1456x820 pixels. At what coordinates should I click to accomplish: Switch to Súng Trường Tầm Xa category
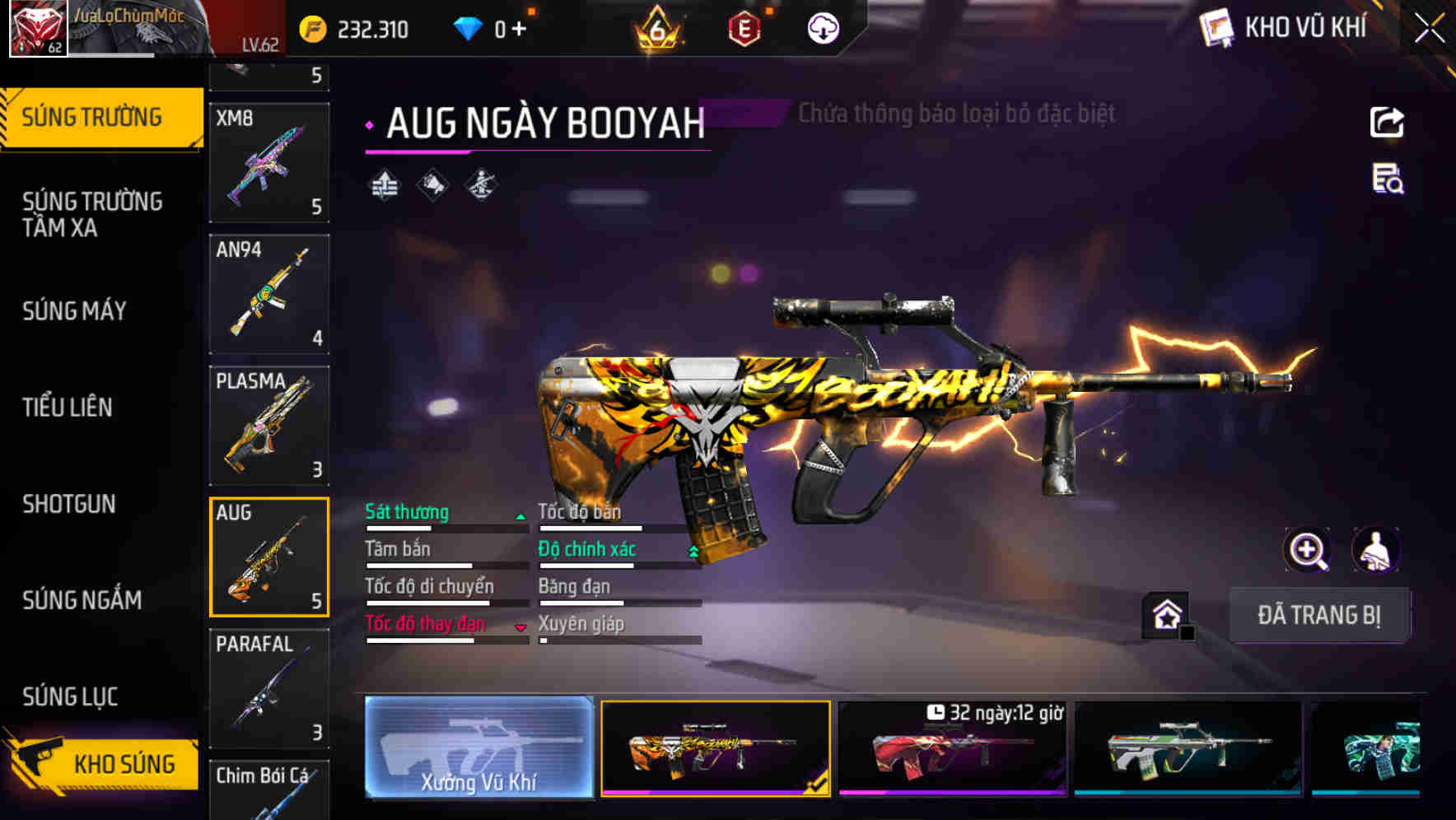[92, 214]
